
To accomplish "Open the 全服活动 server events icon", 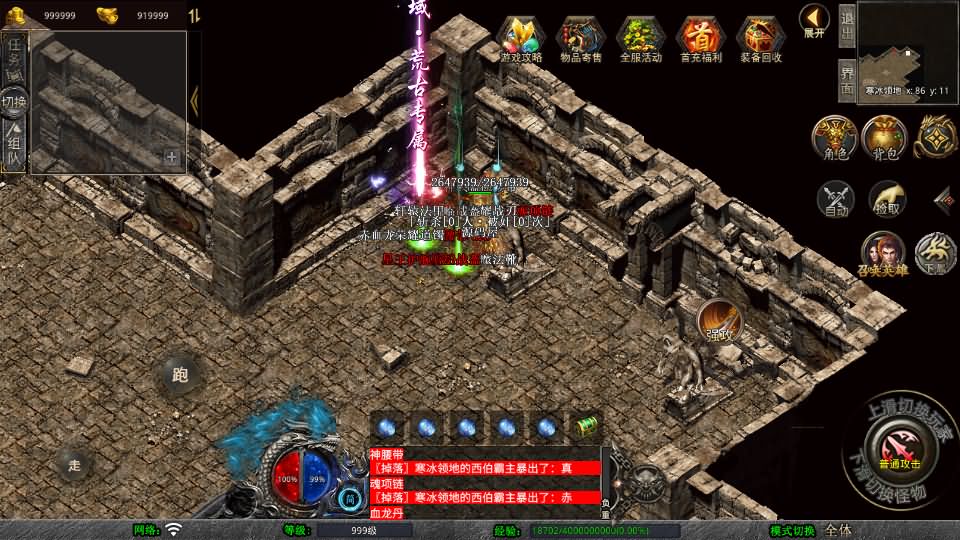I will tap(640, 38).
